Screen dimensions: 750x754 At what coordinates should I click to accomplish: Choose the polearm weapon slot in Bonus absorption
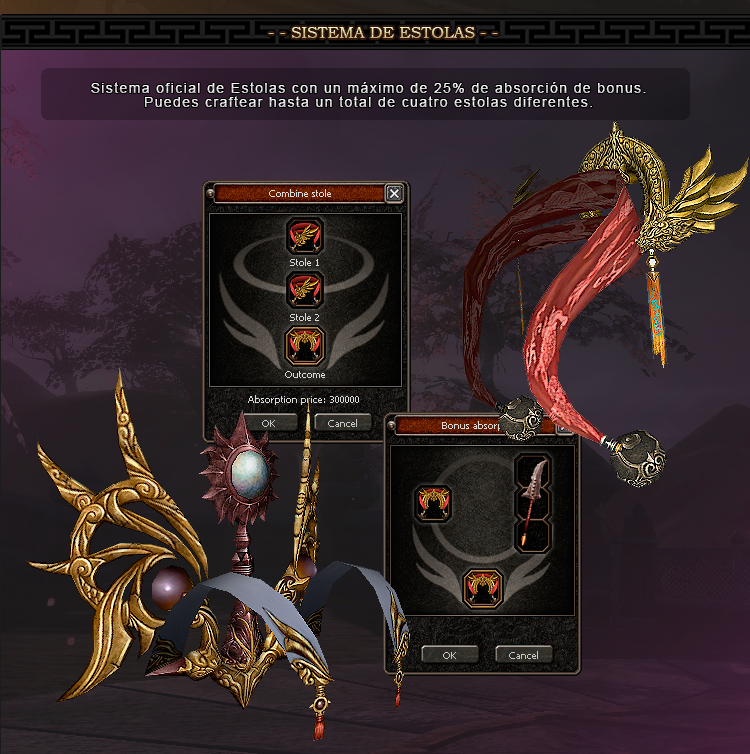point(533,503)
